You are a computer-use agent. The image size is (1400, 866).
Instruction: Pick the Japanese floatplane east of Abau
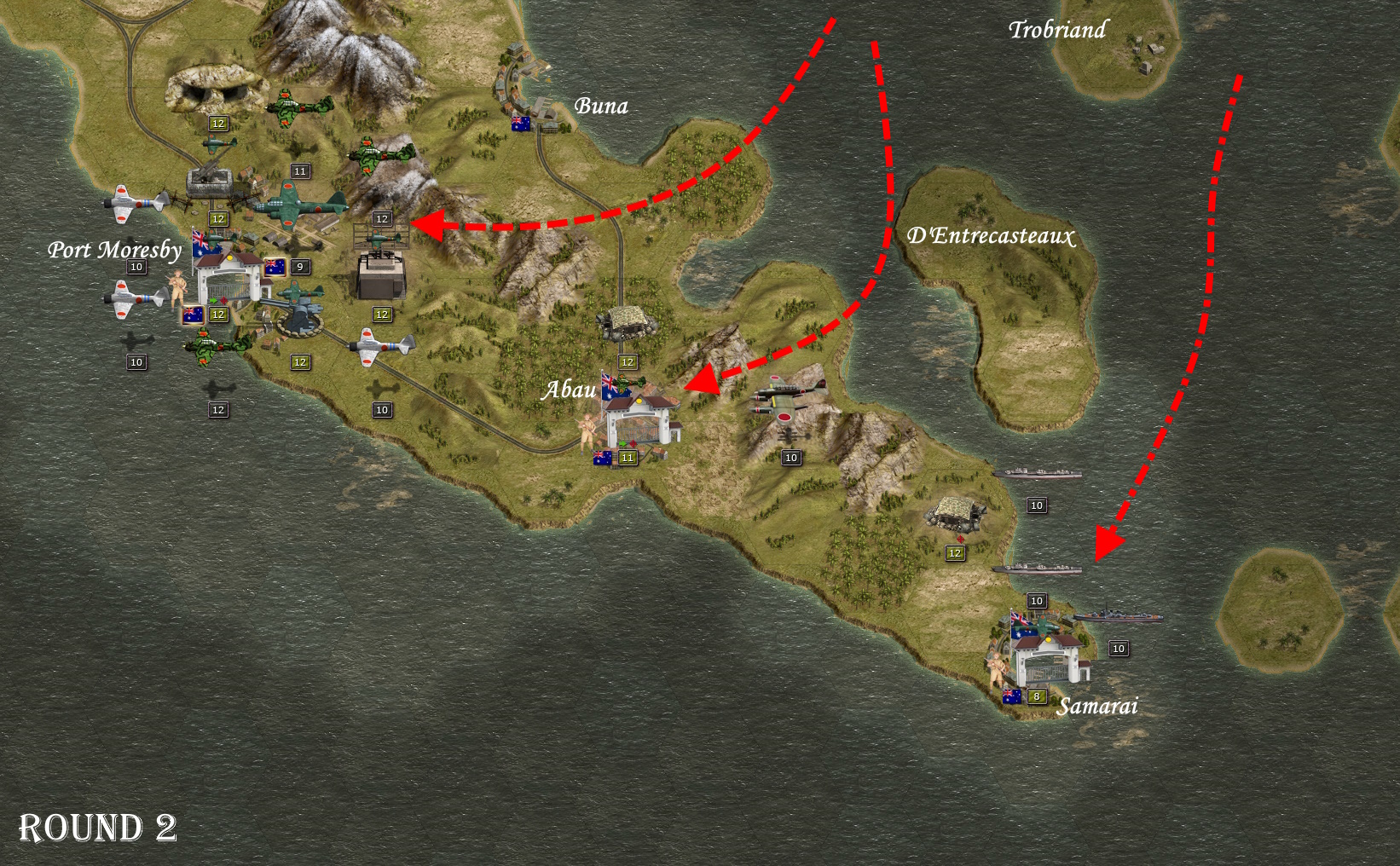(786, 398)
